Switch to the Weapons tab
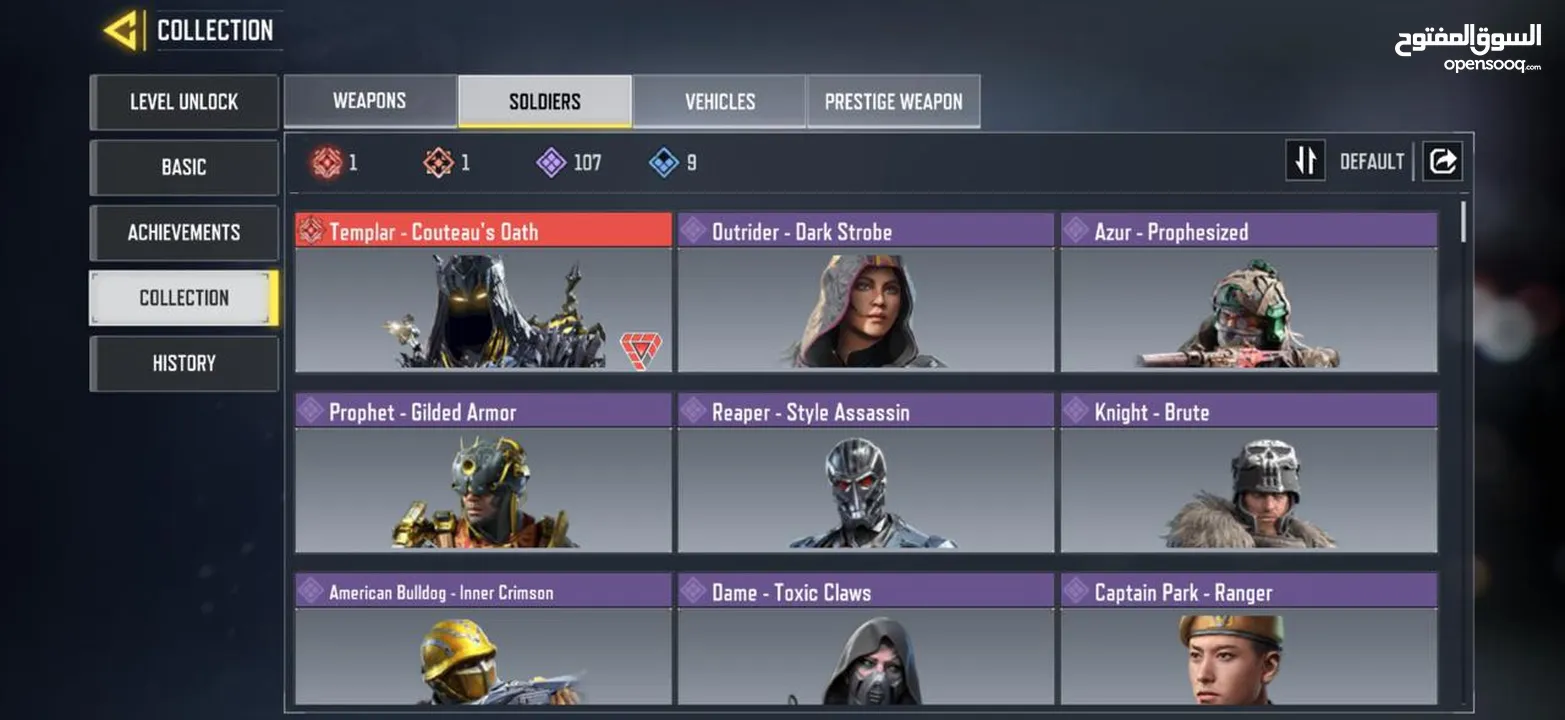Screen dimensions: 1565x720 [369, 100]
